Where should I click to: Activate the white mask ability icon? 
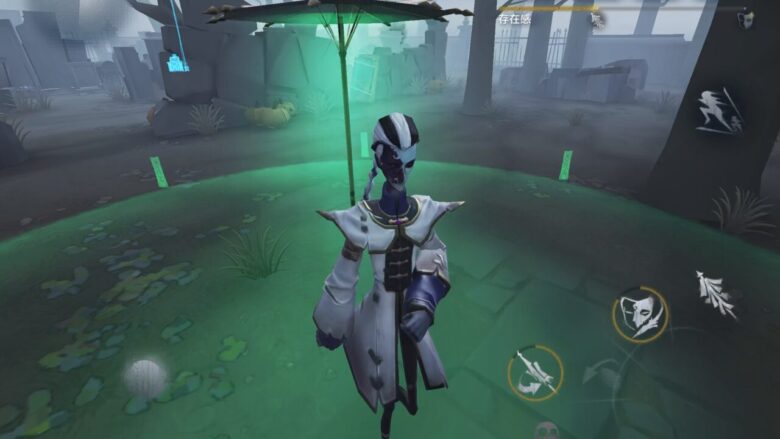(640, 314)
